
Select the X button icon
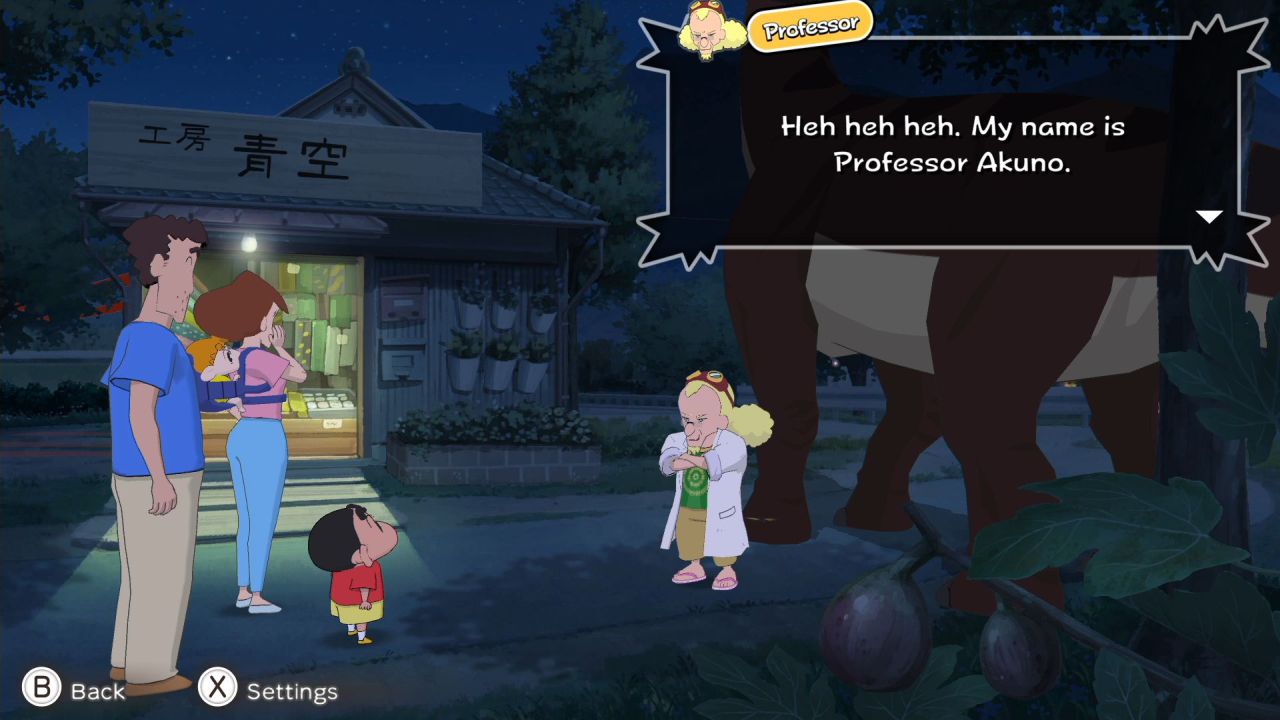[x=217, y=690]
